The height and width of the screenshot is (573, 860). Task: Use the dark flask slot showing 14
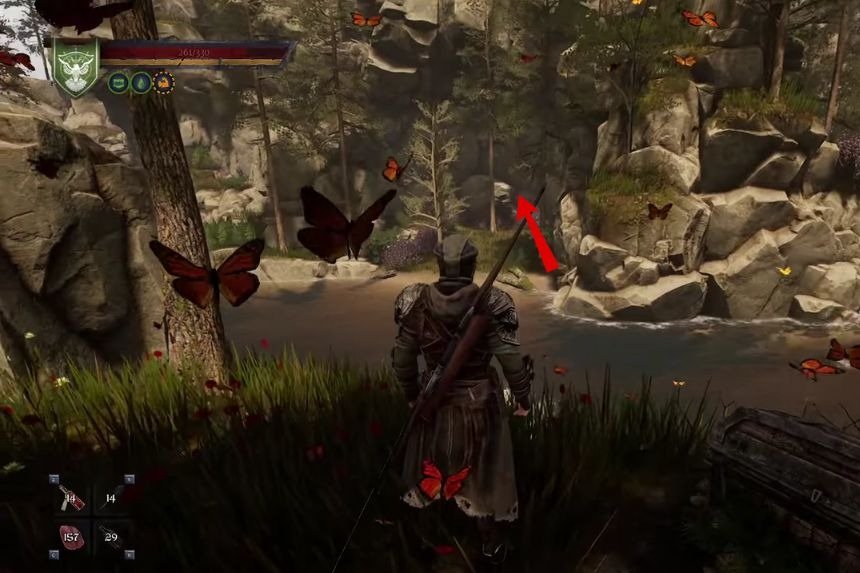click(113, 496)
